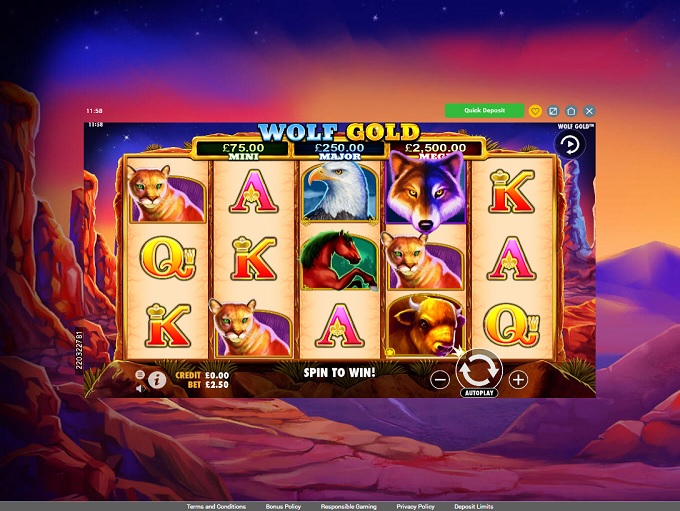Open Quick Deposit
680x511 pixels.
click(484, 111)
